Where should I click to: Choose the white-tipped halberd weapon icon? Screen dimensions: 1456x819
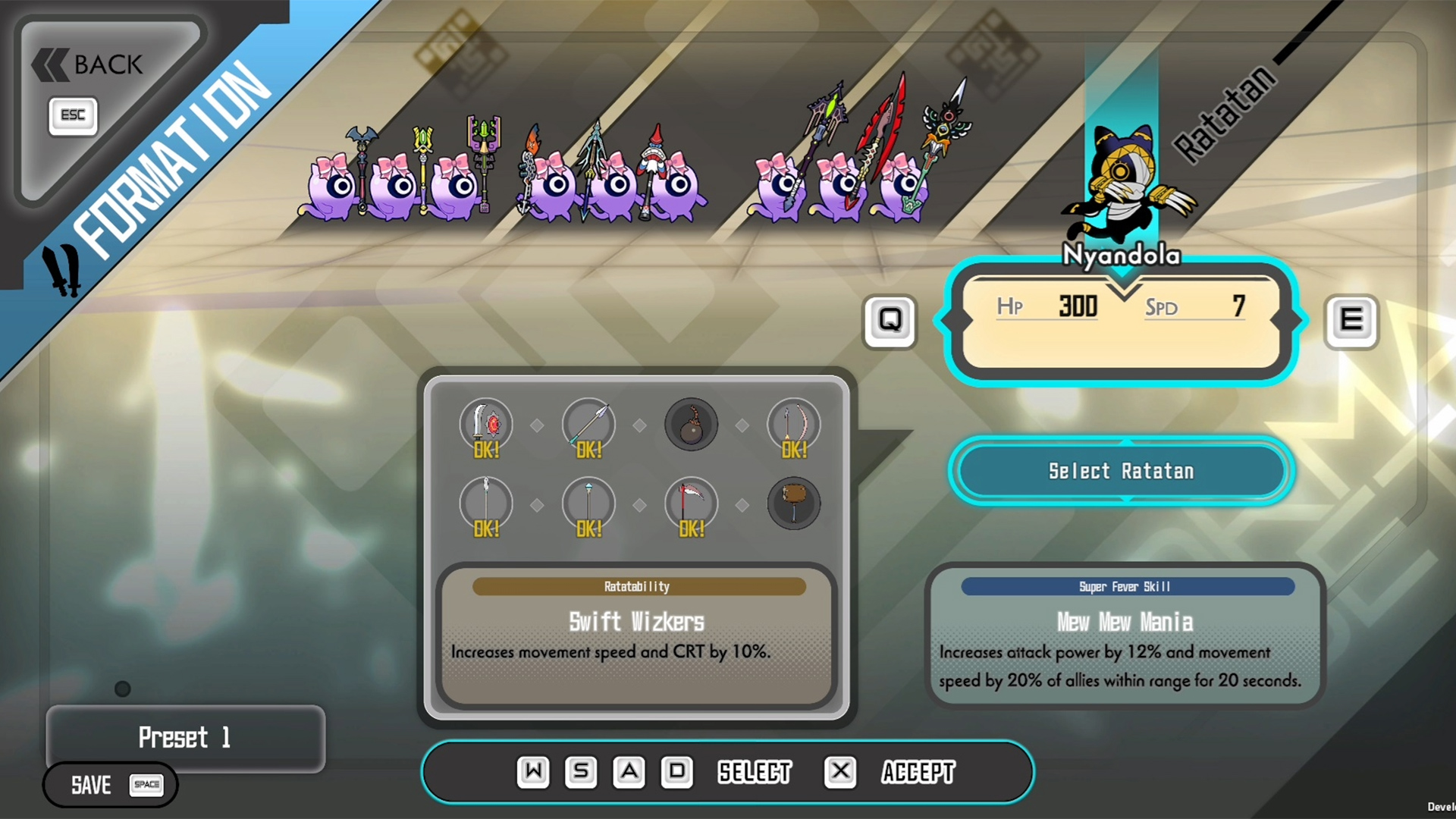486,504
